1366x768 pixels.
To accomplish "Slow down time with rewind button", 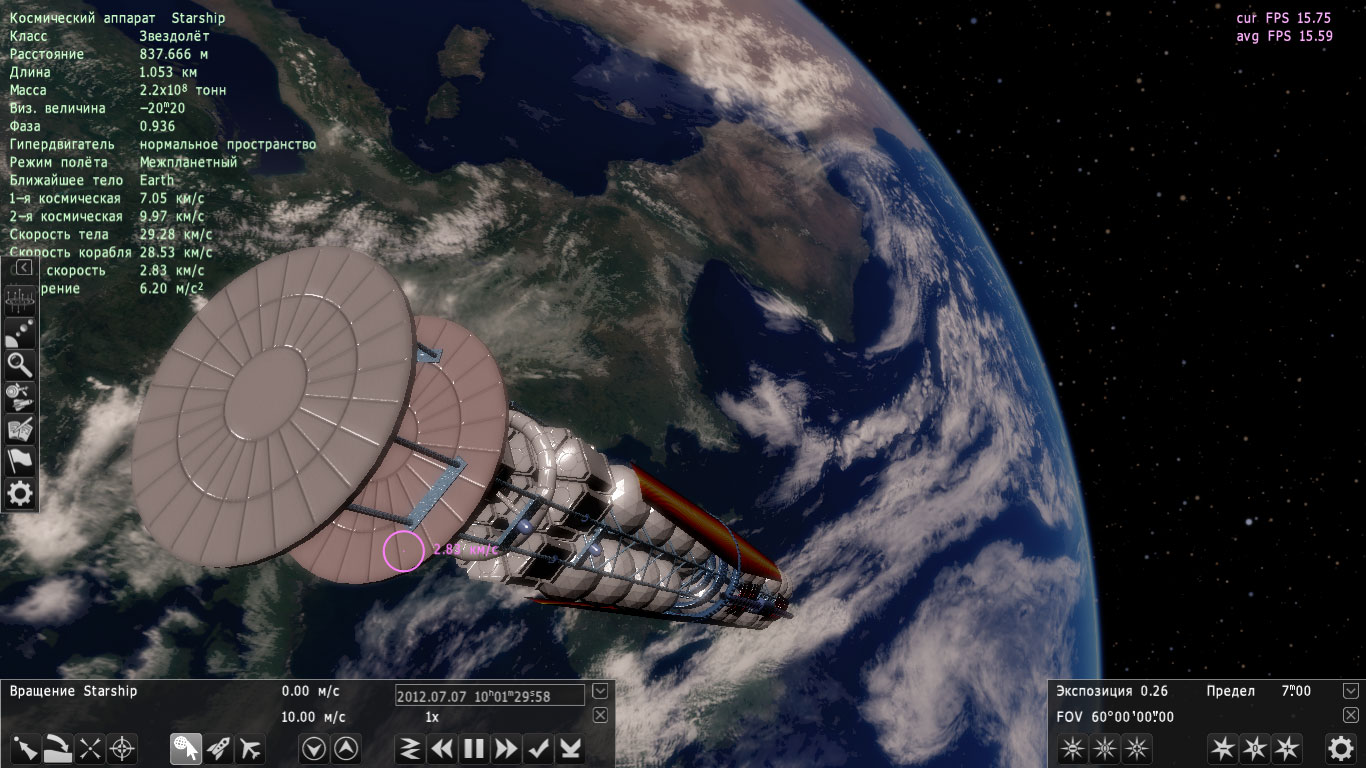I will coord(441,748).
